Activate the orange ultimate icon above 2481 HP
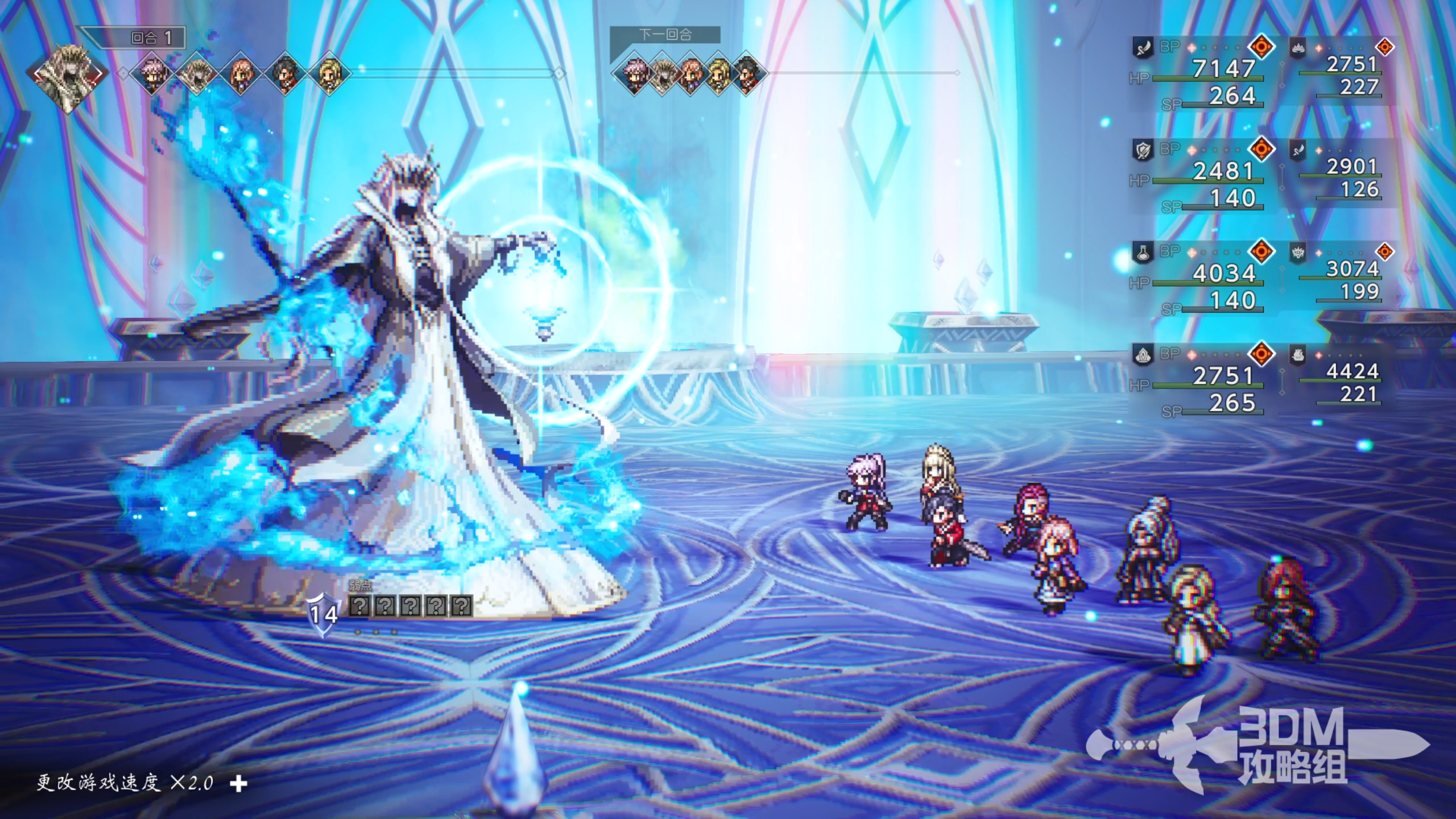This screenshot has width=1456, height=819. pyautogui.click(x=1261, y=149)
